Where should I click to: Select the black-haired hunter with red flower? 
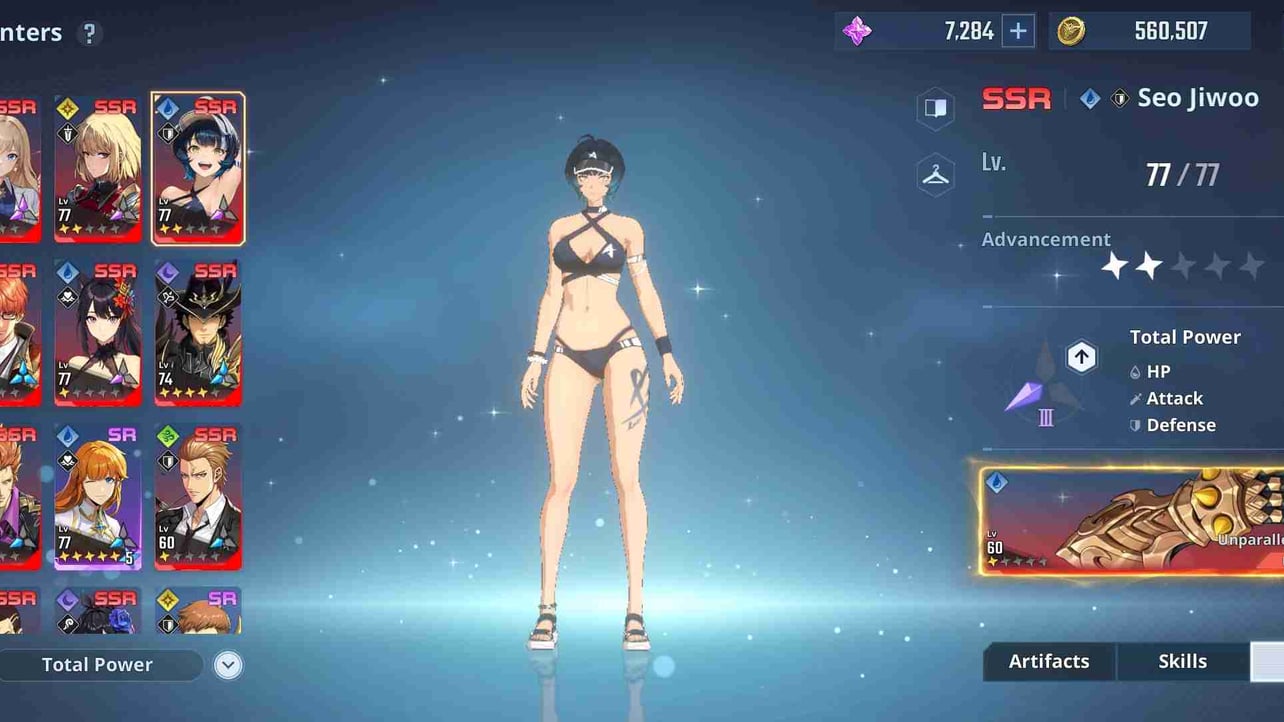click(x=98, y=333)
